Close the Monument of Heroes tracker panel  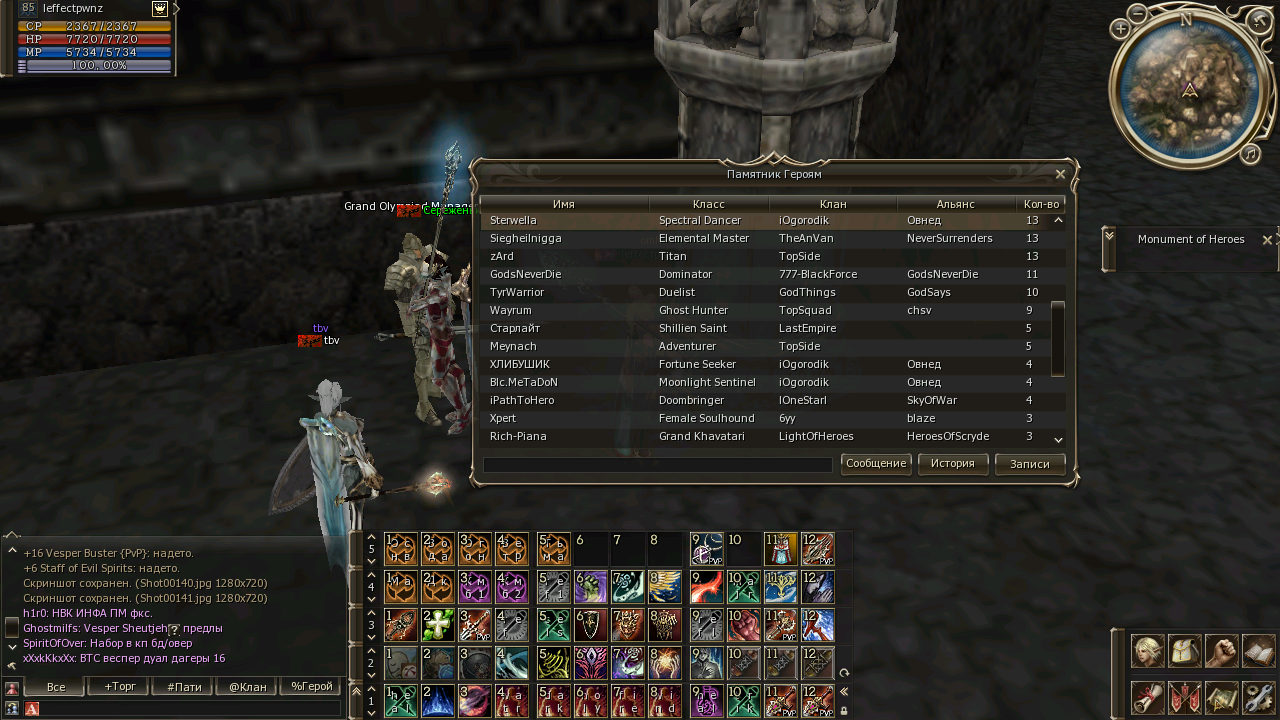1267,240
